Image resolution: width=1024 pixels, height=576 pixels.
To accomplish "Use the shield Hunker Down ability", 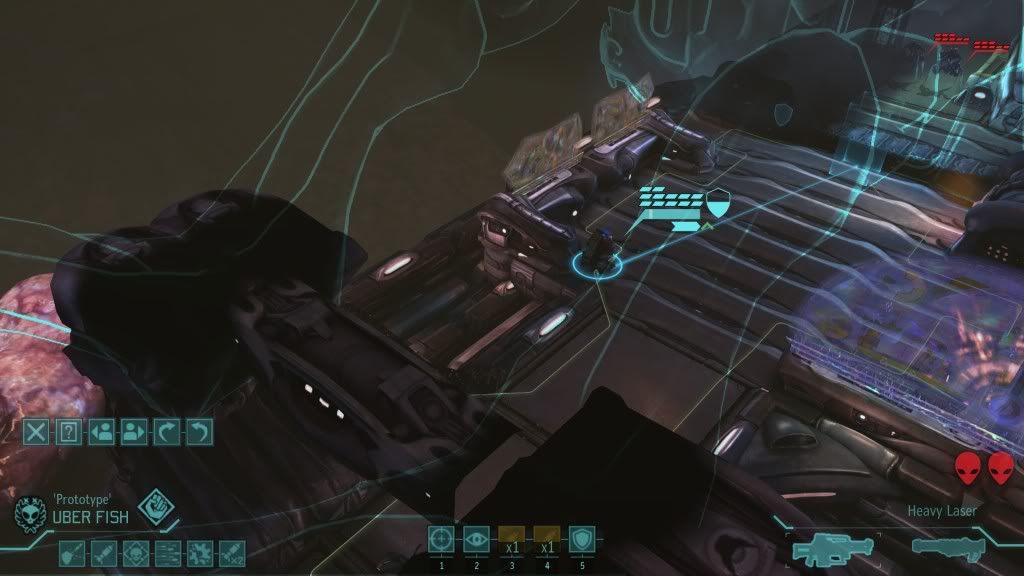I will 582,539.
